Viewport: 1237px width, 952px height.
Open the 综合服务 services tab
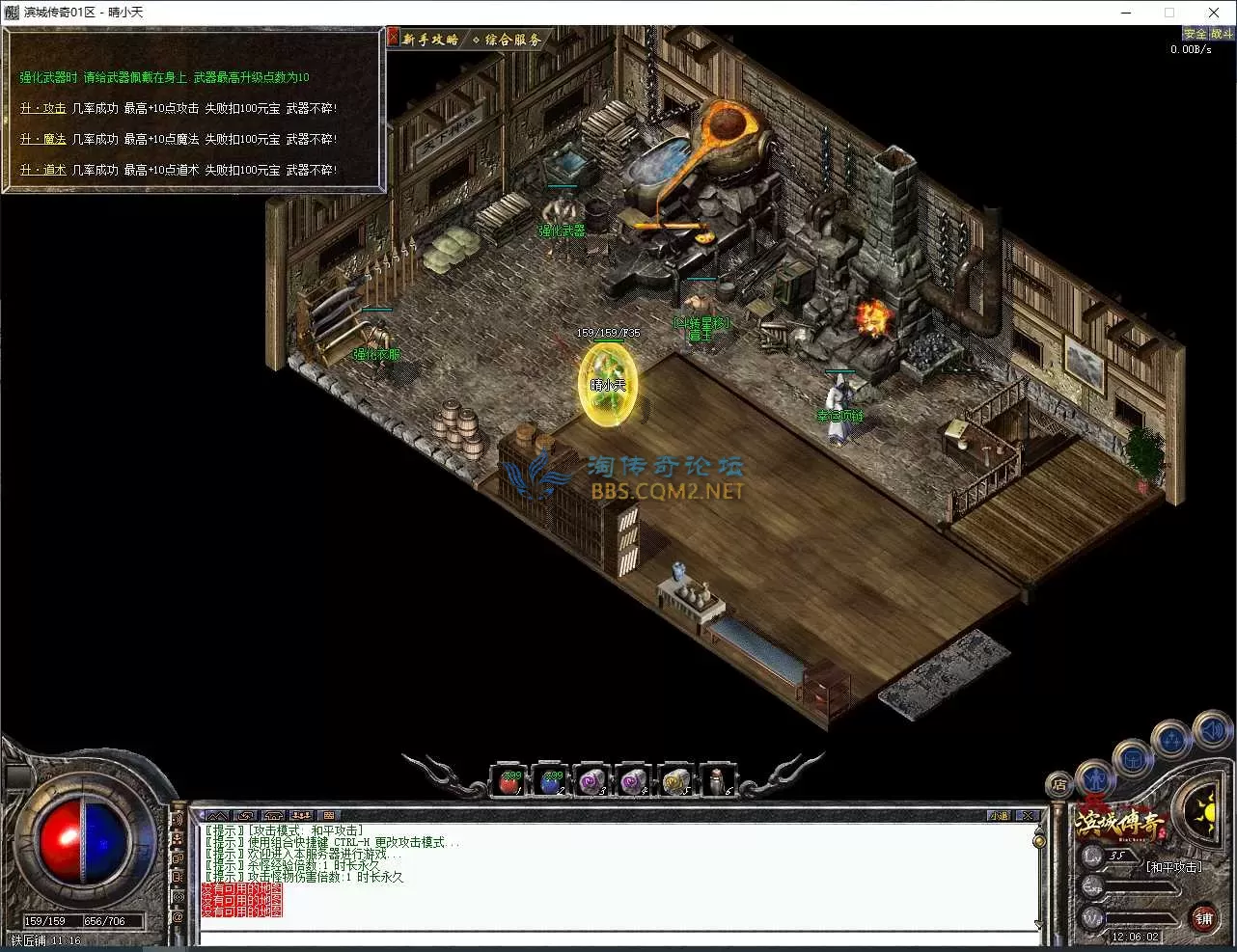511,40
